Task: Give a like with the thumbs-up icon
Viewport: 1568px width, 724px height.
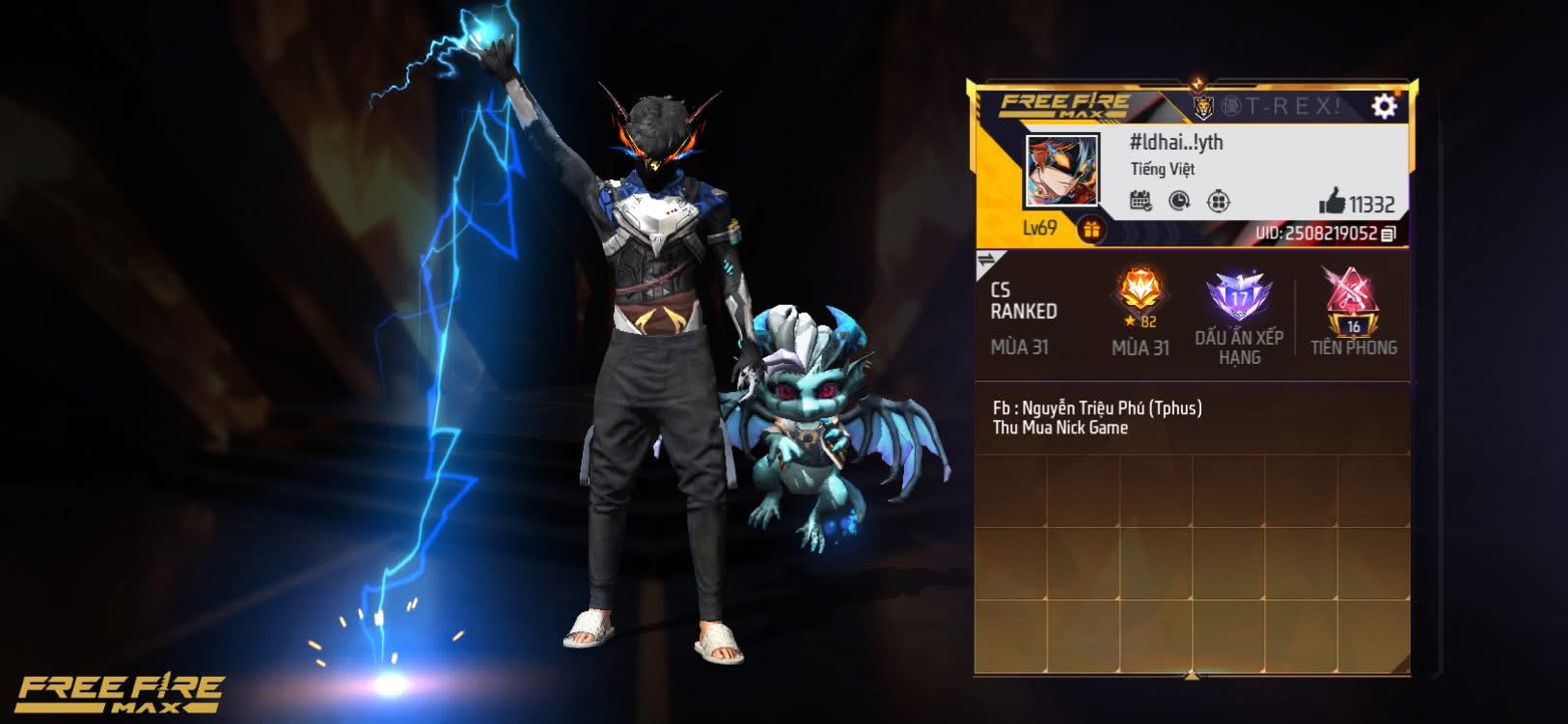Action: tap(1333, 201)
